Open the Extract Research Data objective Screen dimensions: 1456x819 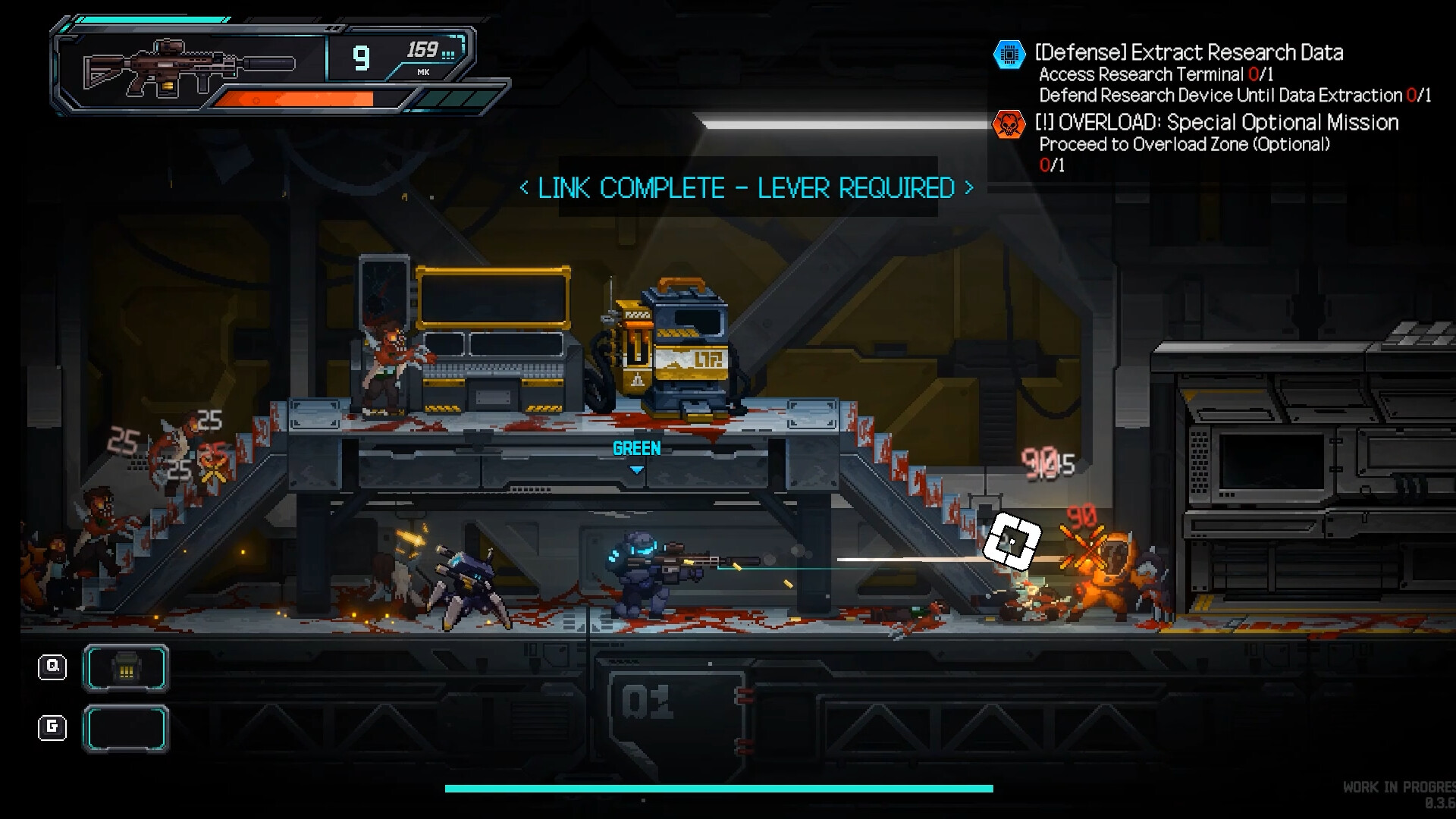point(1188,52)
